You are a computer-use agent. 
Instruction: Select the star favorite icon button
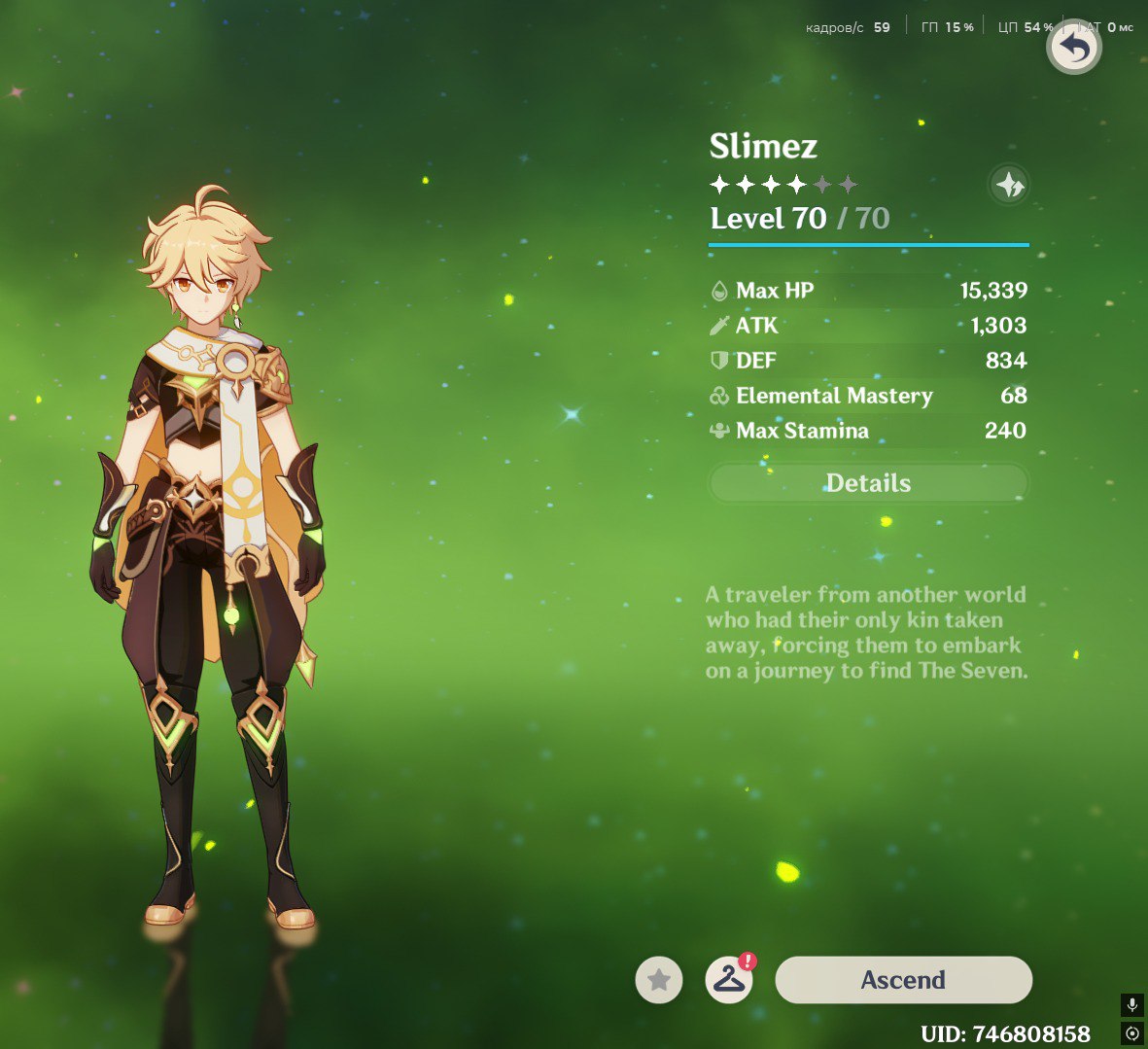659,980
